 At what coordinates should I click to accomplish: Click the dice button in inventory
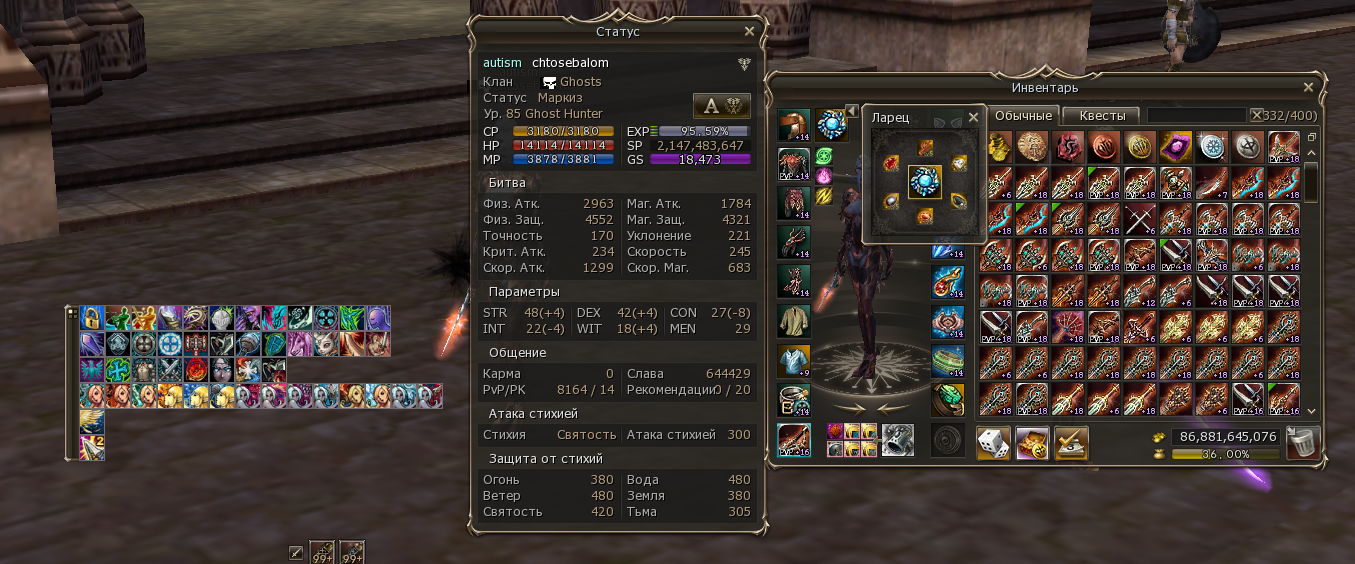[993, 442]
